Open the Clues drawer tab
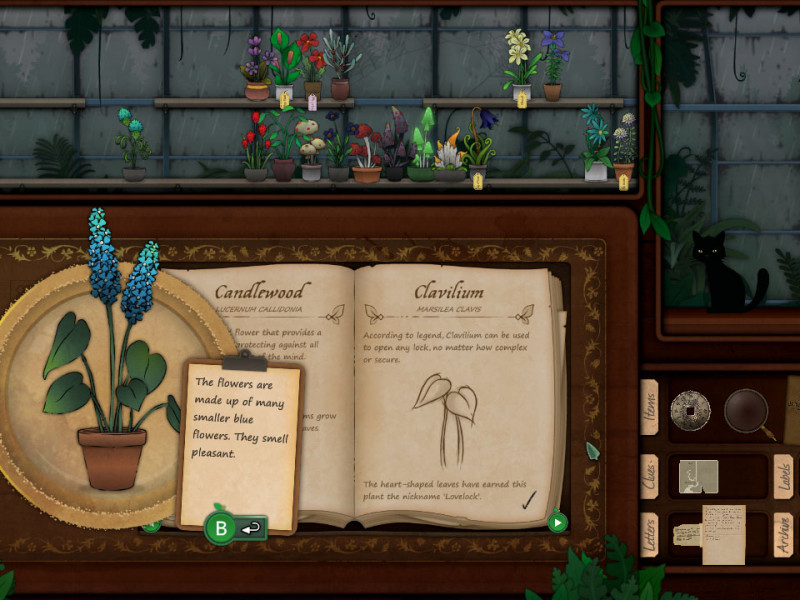 tap(650, 477)
